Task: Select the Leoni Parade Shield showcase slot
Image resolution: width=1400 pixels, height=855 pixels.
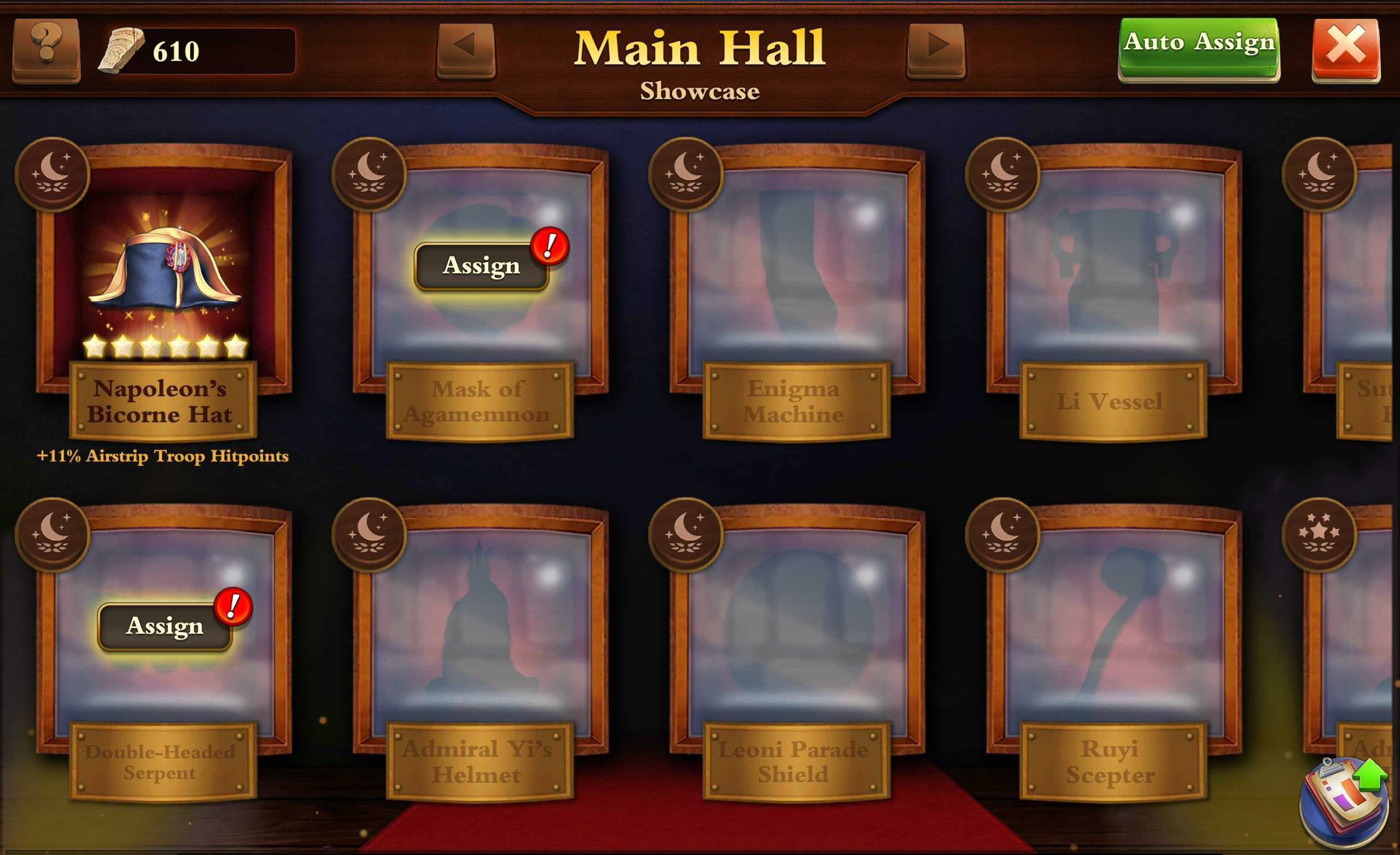Action: (x=797, y=631)
